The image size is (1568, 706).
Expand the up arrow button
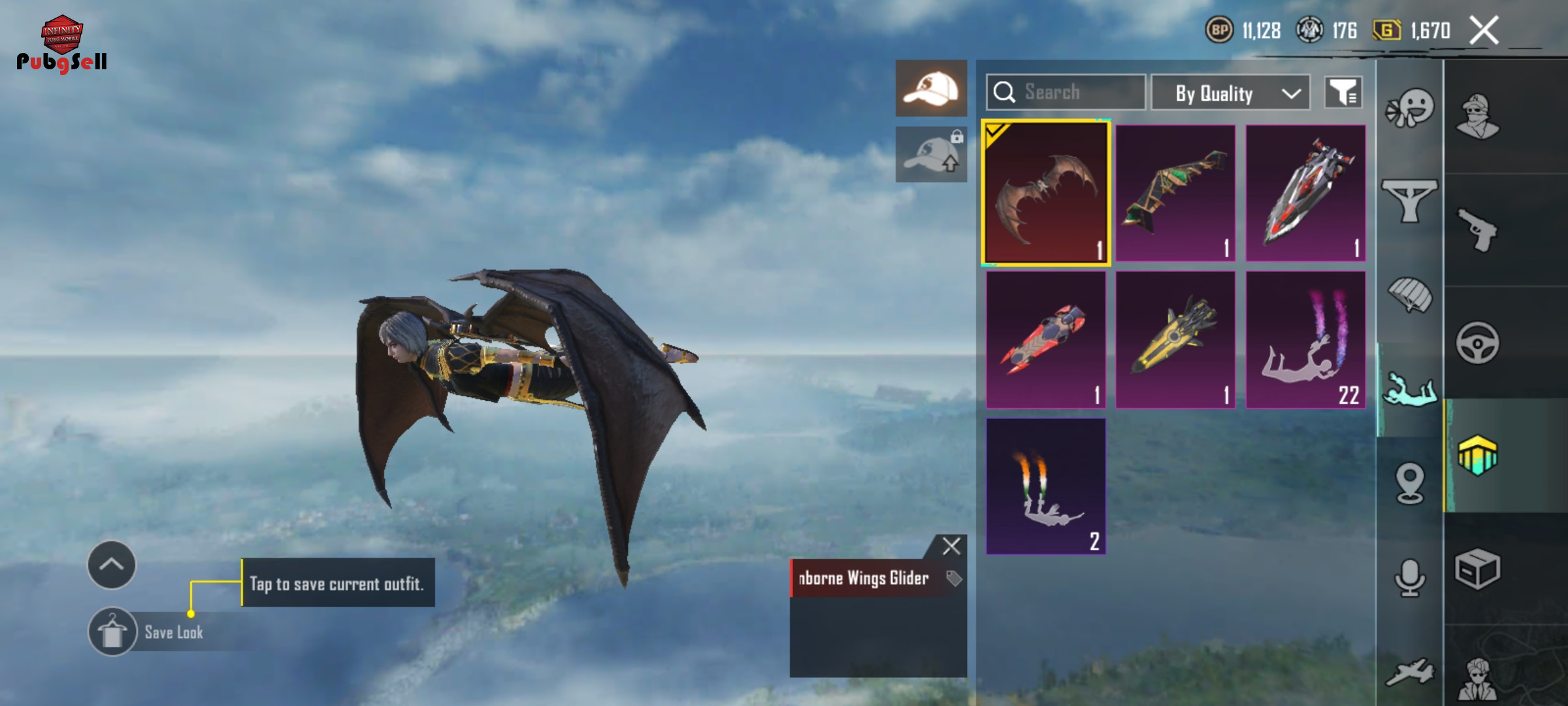pyautogui.click(x=112, y=565)
